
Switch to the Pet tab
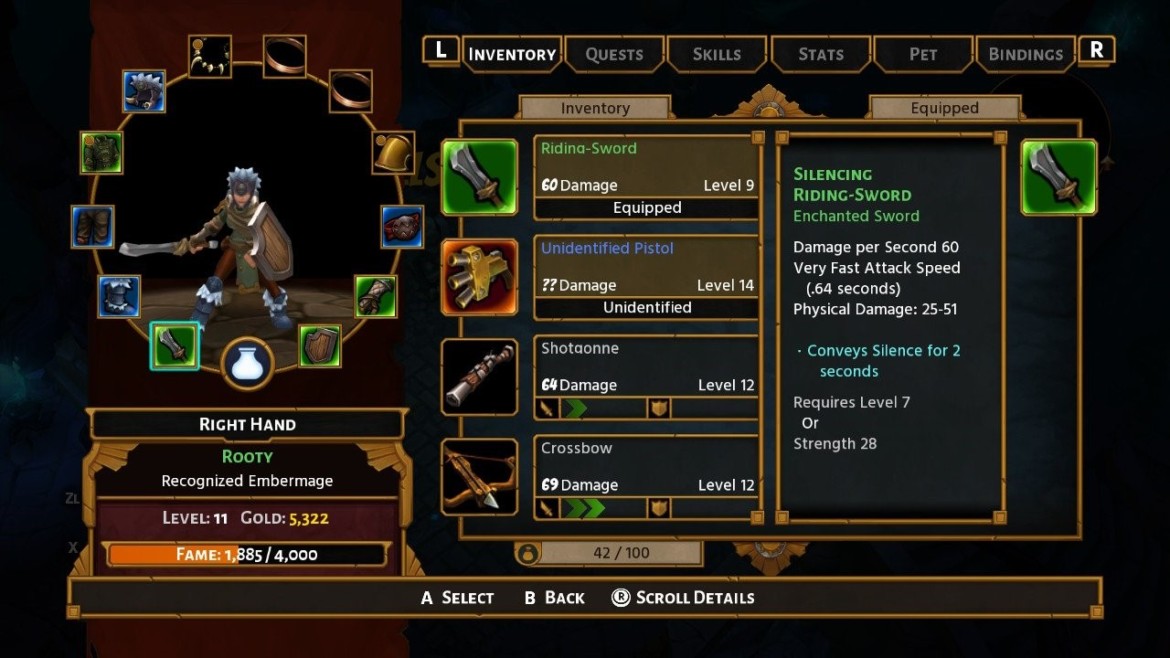pyautogui.click(x=923, y=54)
